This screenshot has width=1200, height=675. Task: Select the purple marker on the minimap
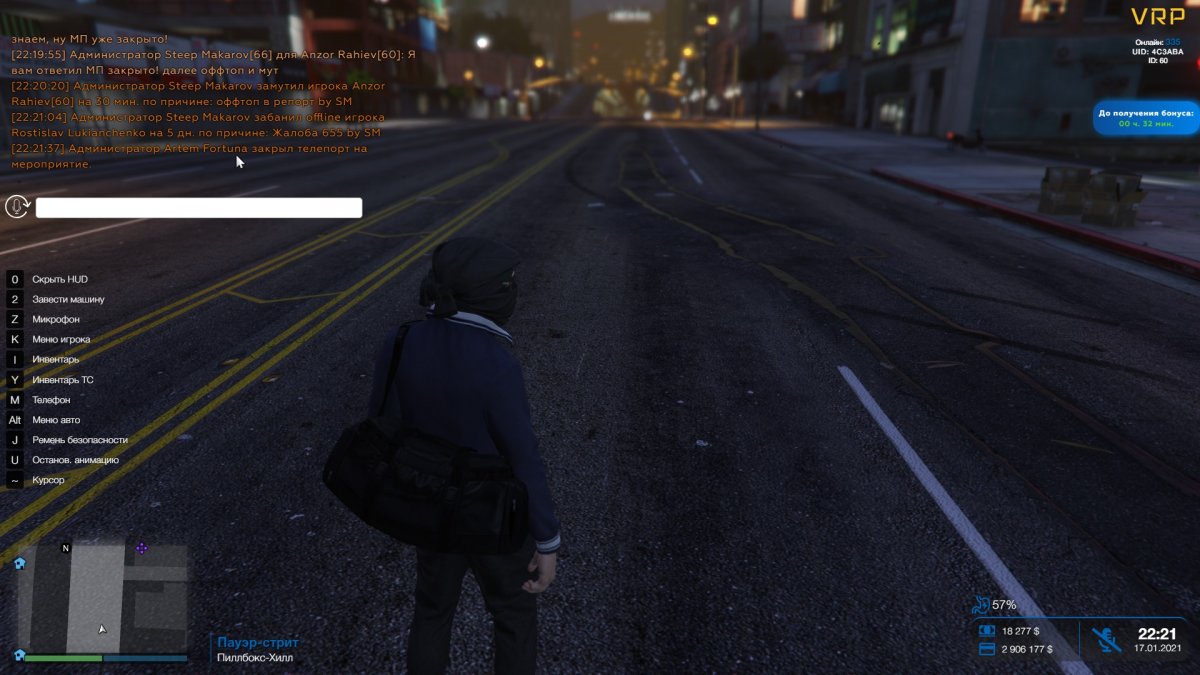[141, 548]
